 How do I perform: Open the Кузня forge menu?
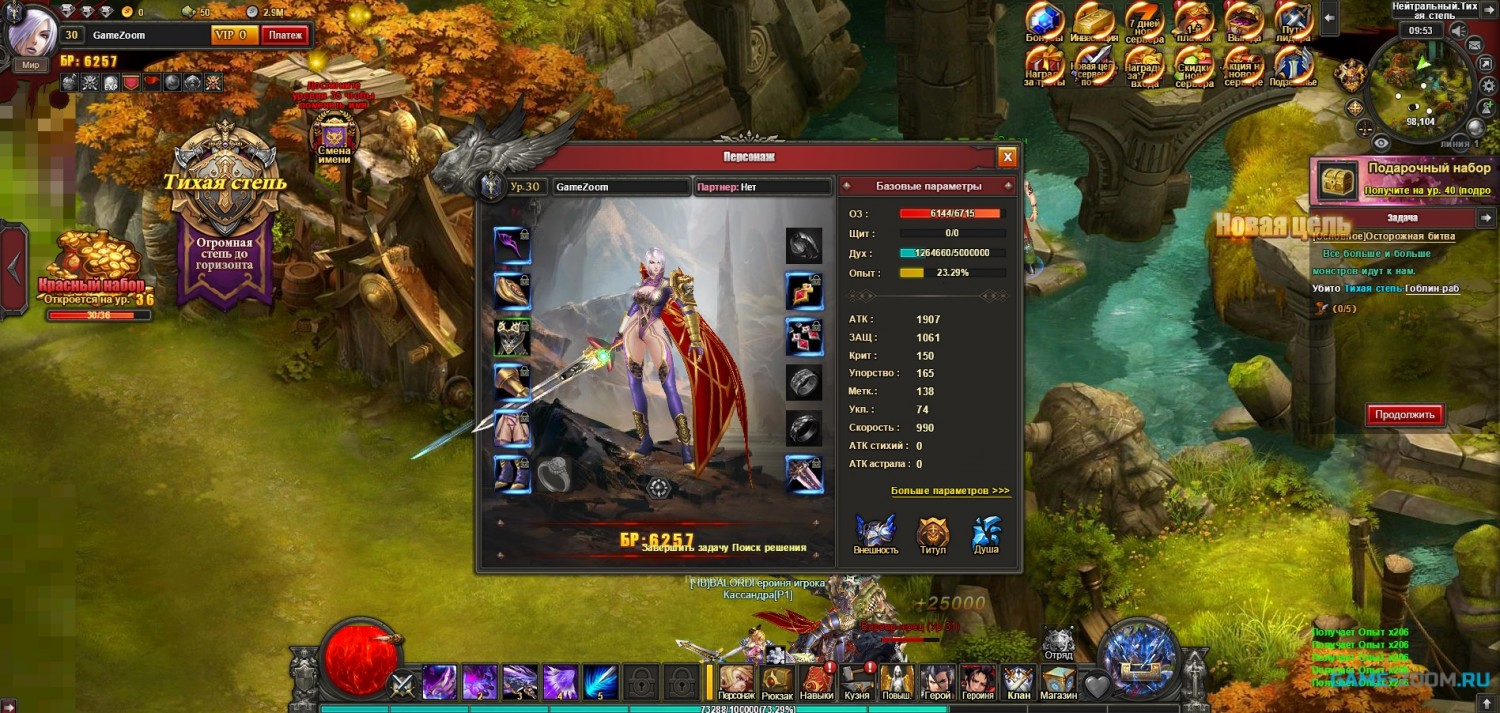[x=857, y=681]
